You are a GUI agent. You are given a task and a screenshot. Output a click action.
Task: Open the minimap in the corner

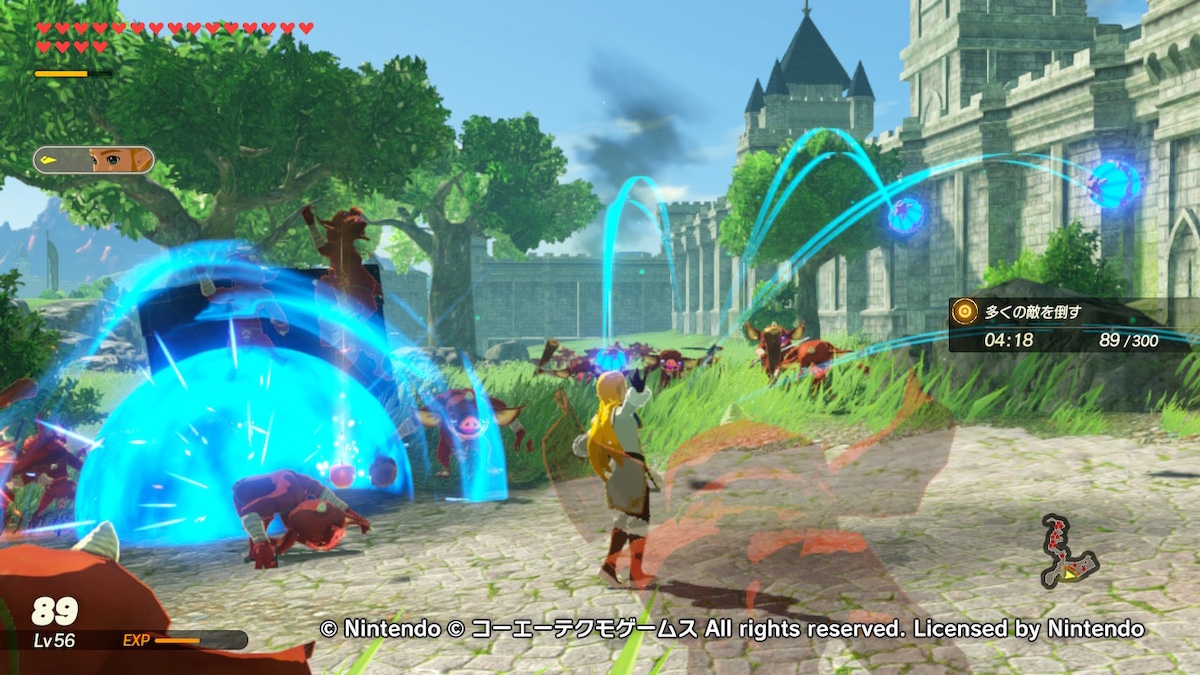coord(1067,553)
